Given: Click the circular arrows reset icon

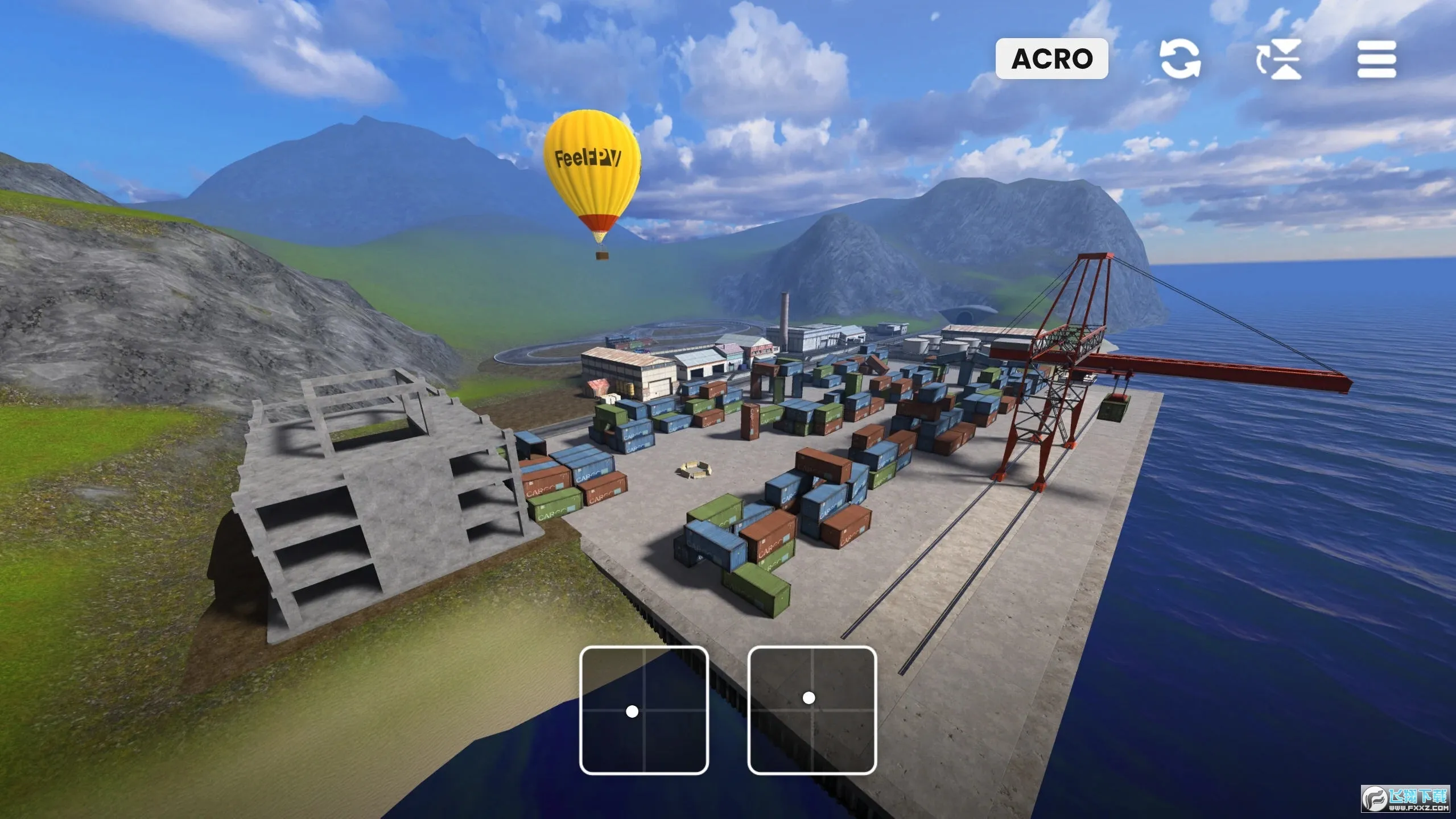Looking at the screenshot, I should [1180, 59].
